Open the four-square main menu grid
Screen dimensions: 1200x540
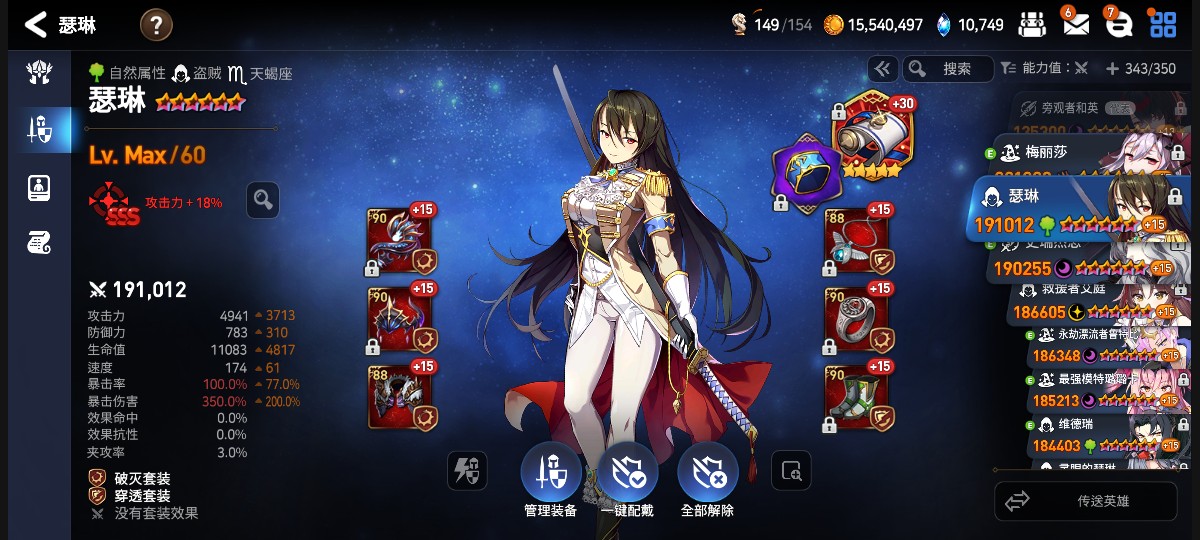pyautogui.click(x=1163, y=24)
